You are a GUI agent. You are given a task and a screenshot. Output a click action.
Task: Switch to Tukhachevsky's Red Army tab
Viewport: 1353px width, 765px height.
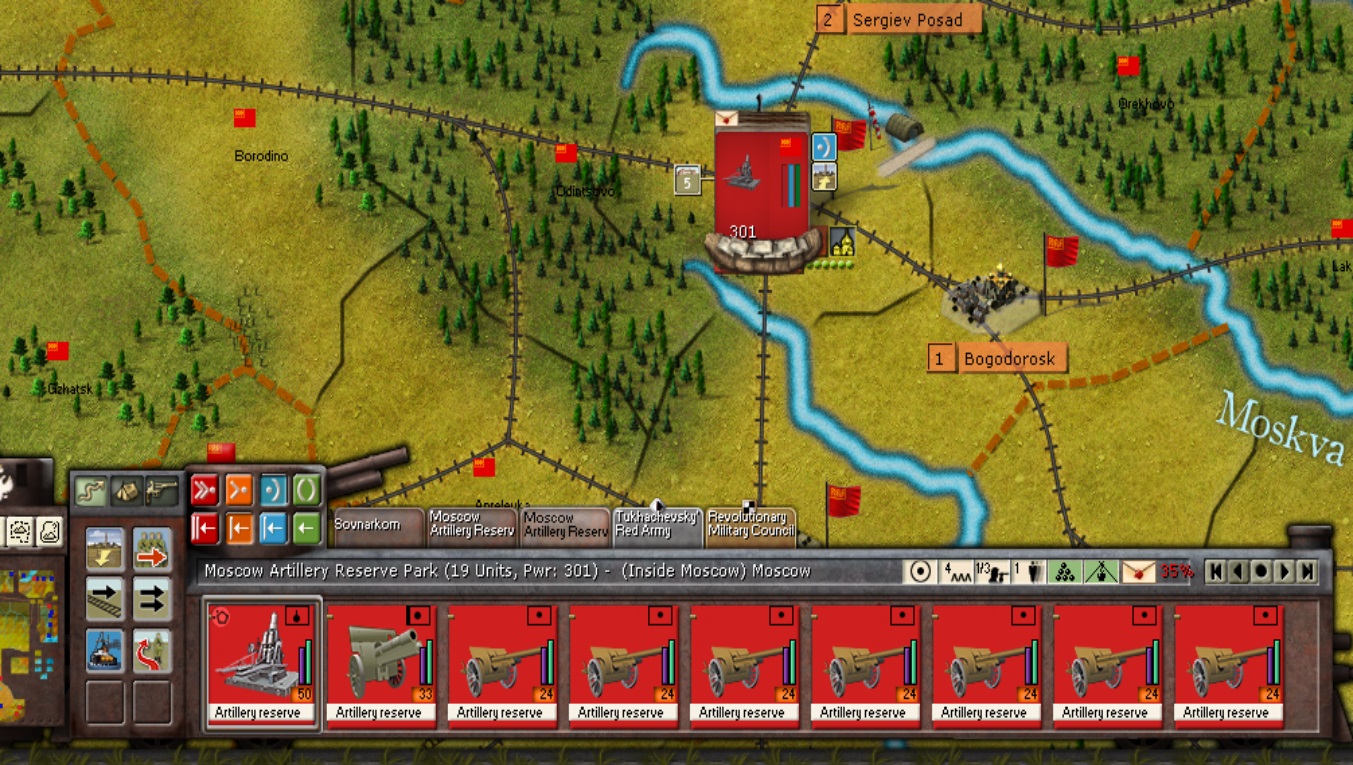[x=657, y=526]
